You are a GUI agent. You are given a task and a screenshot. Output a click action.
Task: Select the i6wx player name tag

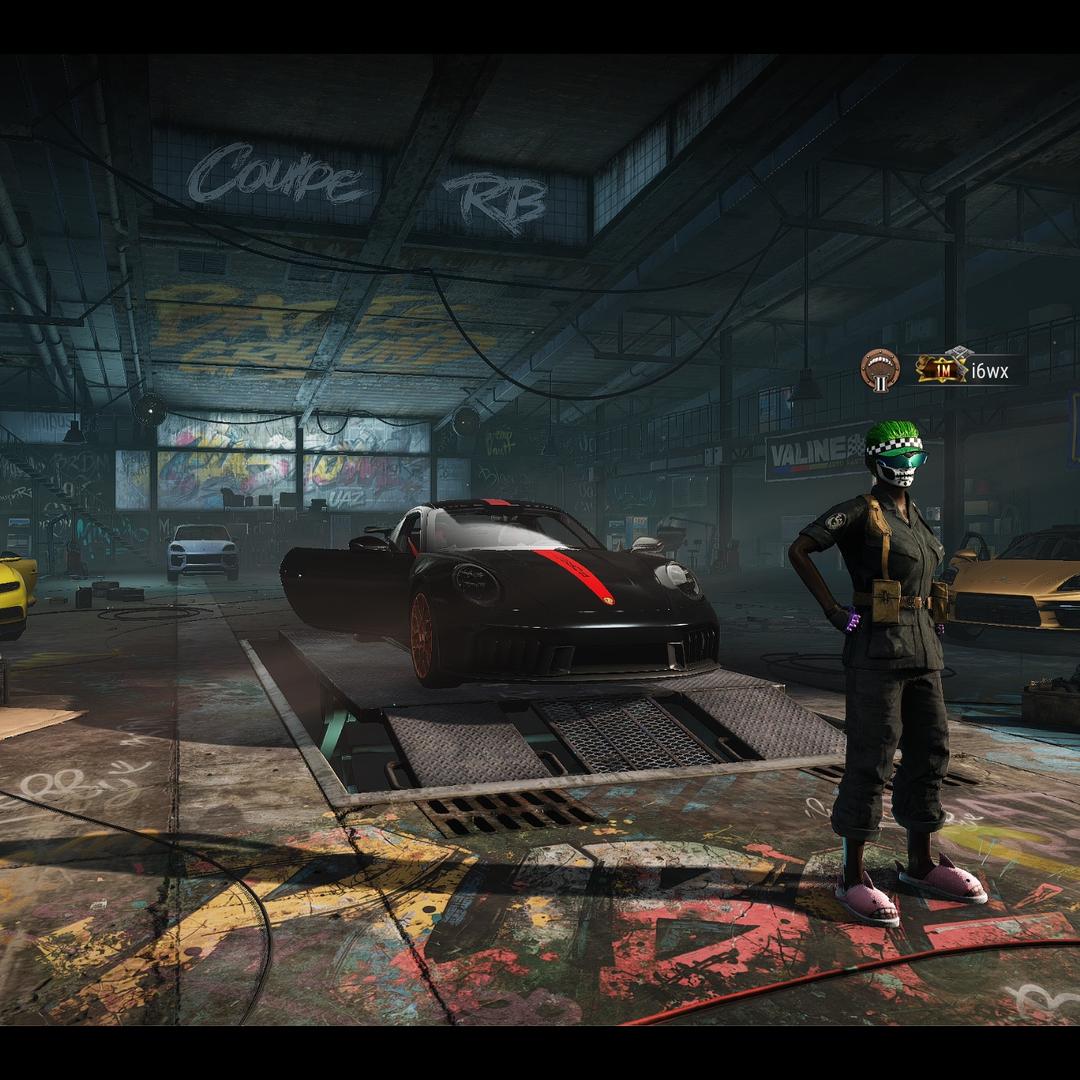pyautogui.click(x=990, y=371)
